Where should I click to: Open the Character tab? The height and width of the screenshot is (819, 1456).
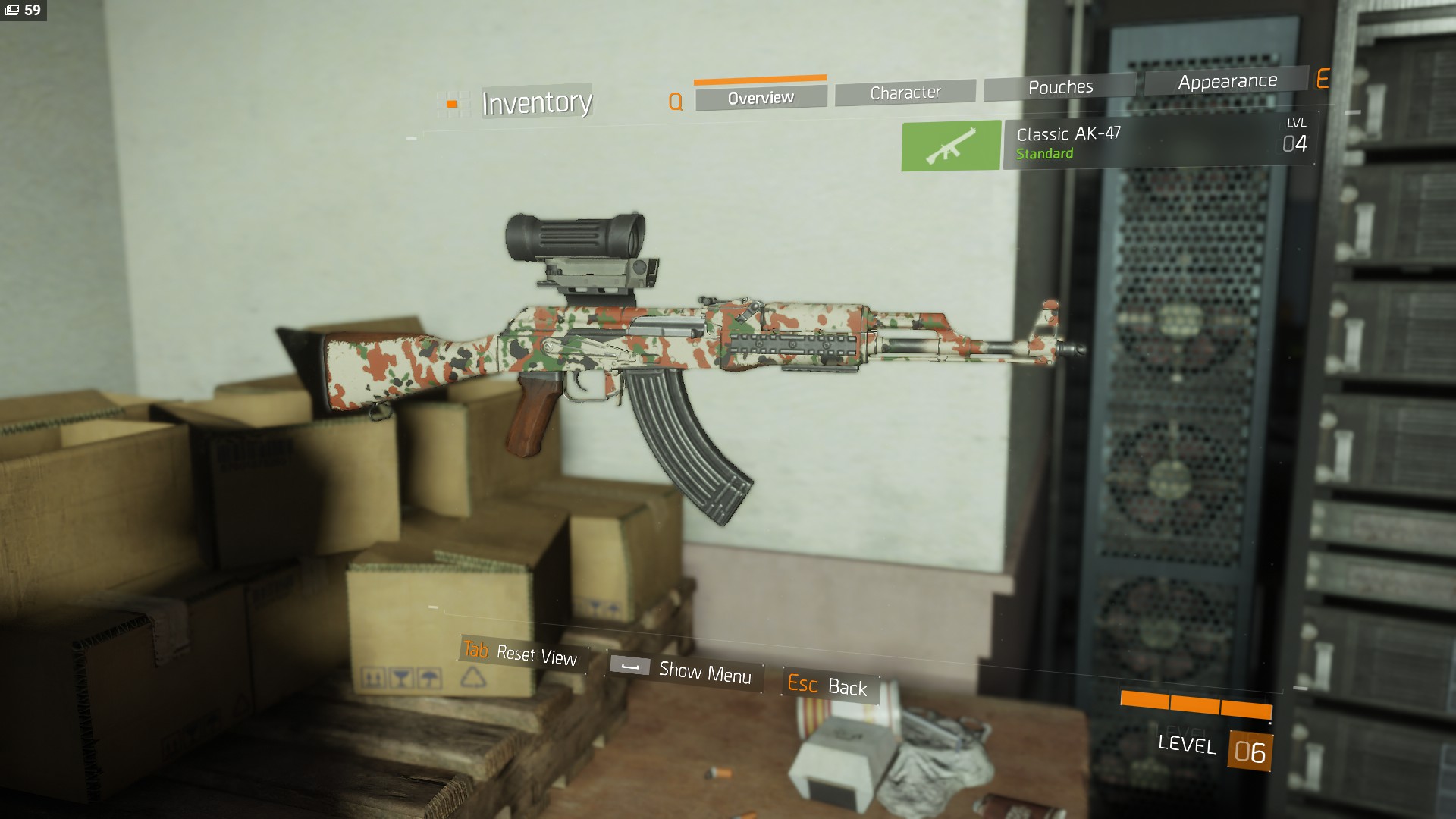coord(905,93)
